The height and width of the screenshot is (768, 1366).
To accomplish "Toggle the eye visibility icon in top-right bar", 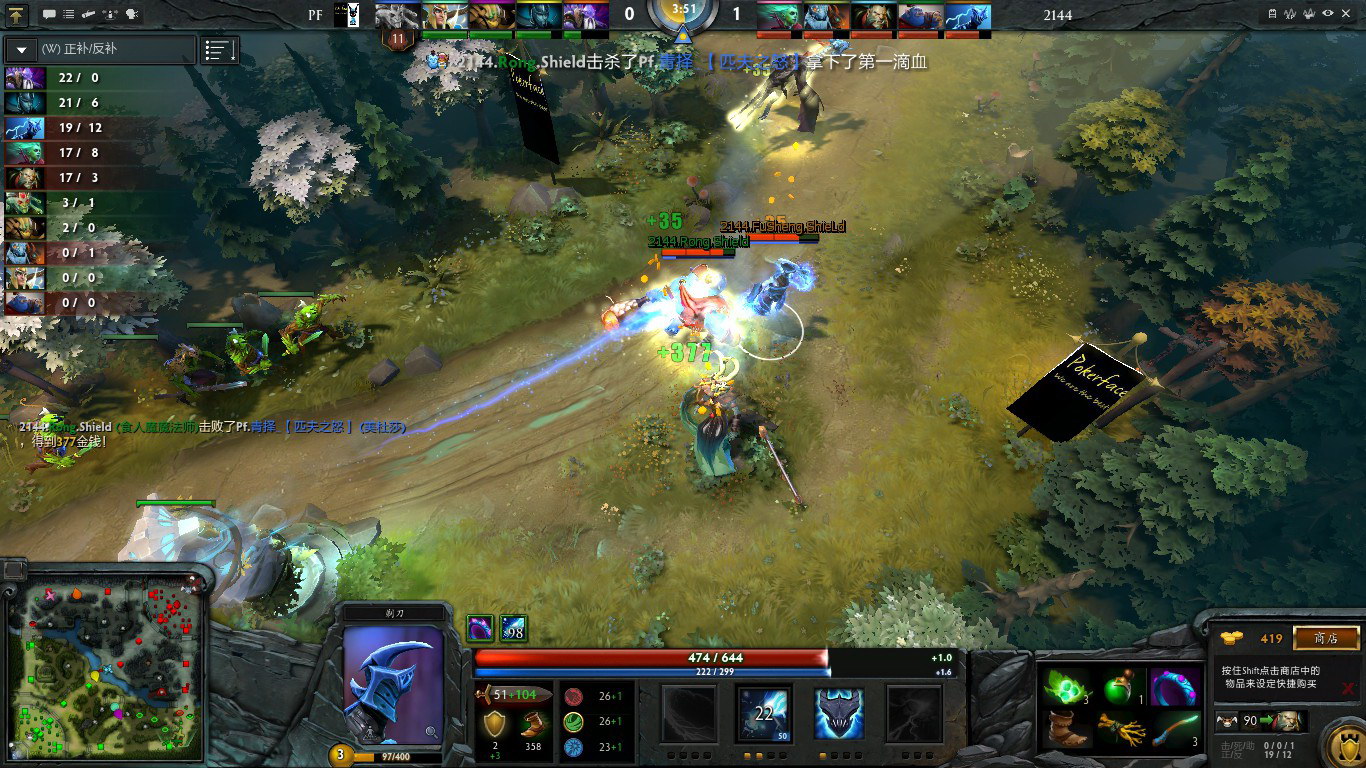I will pos(1328,14).
